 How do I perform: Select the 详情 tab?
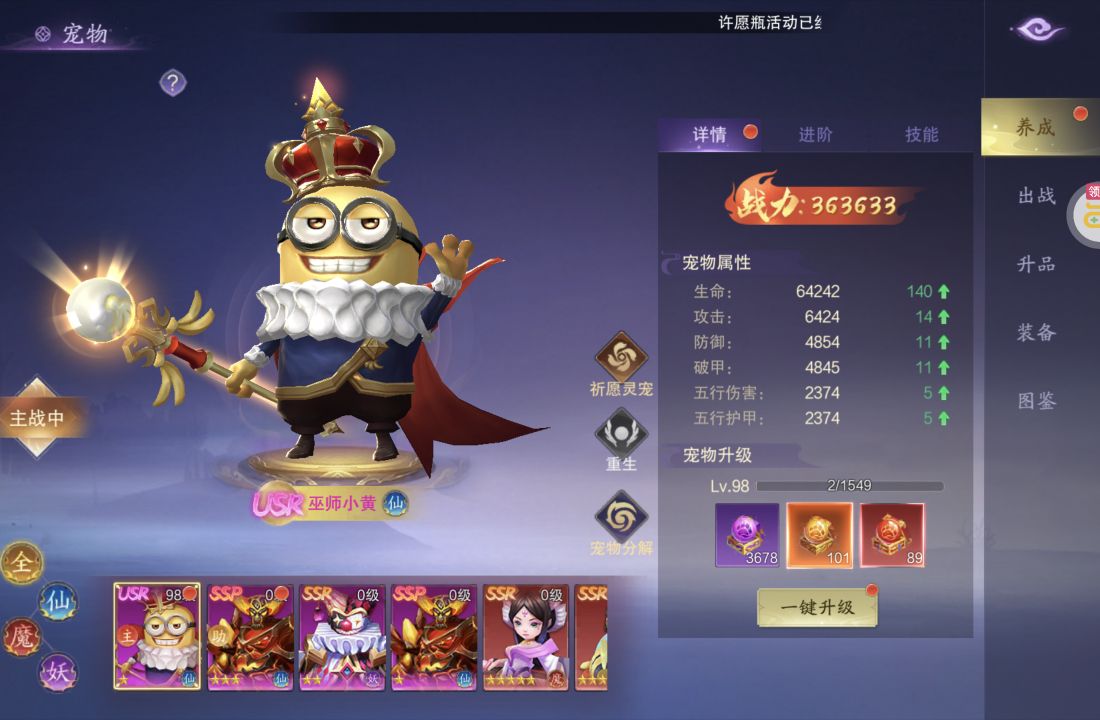coord(710,135)
